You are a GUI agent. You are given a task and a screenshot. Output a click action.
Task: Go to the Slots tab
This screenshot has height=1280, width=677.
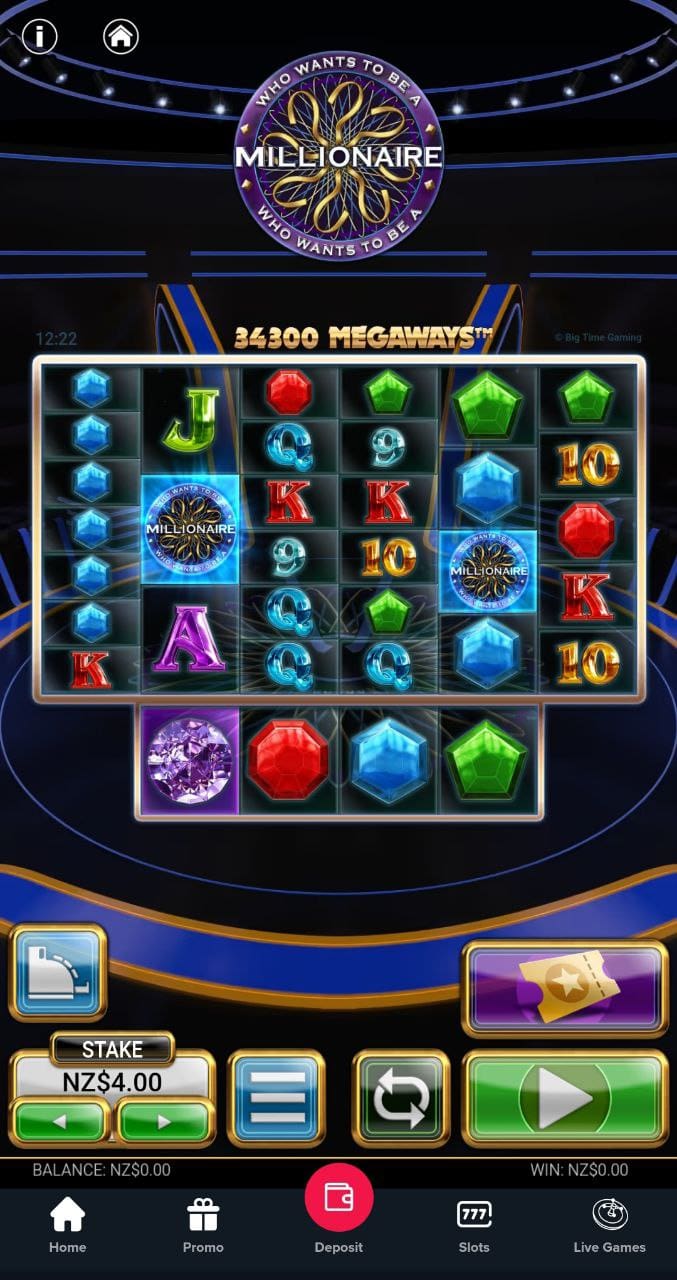pos(474,1226)
